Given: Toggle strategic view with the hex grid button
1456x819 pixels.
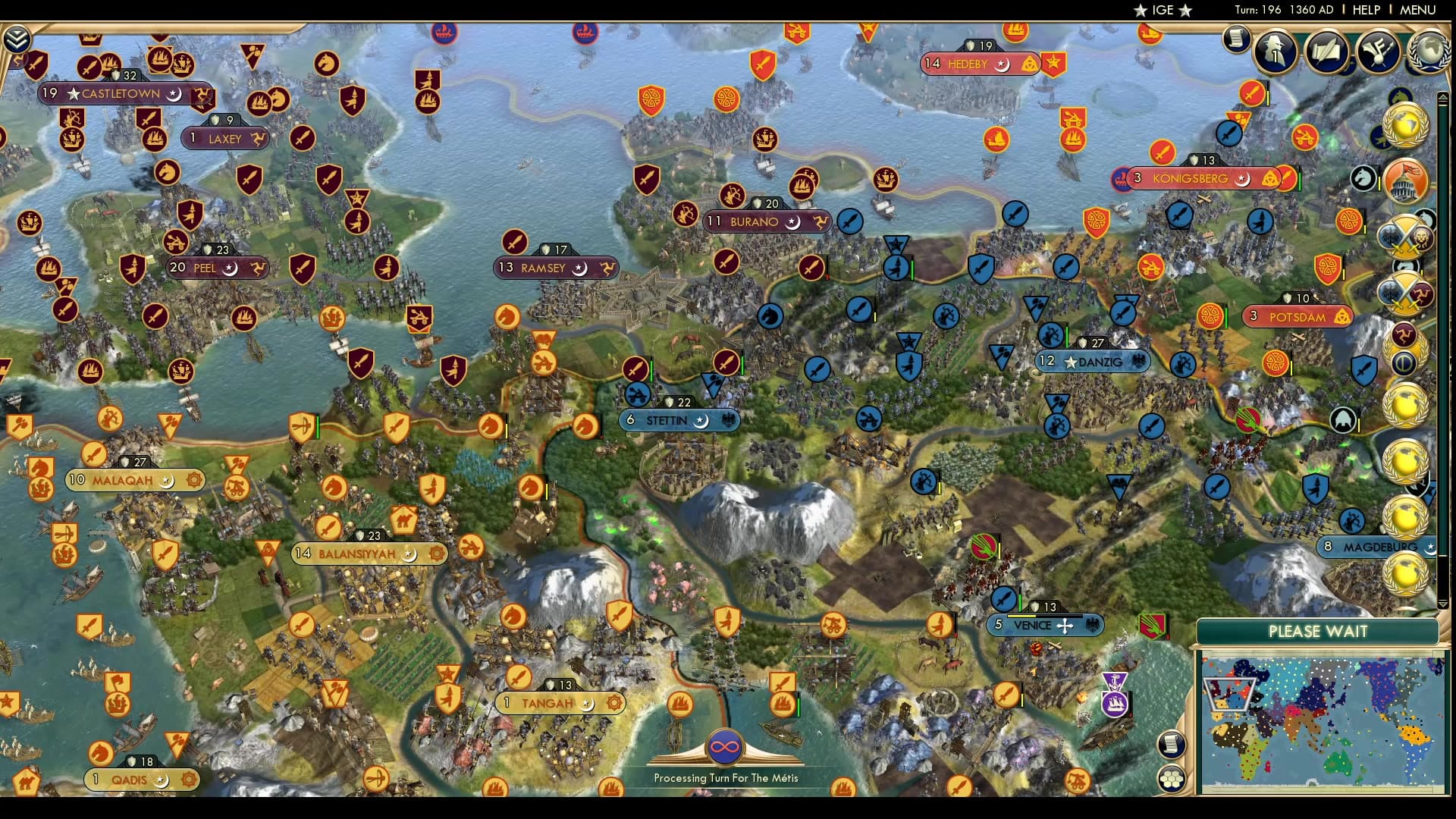Looking at the screenshot, I should point(1172,778).
